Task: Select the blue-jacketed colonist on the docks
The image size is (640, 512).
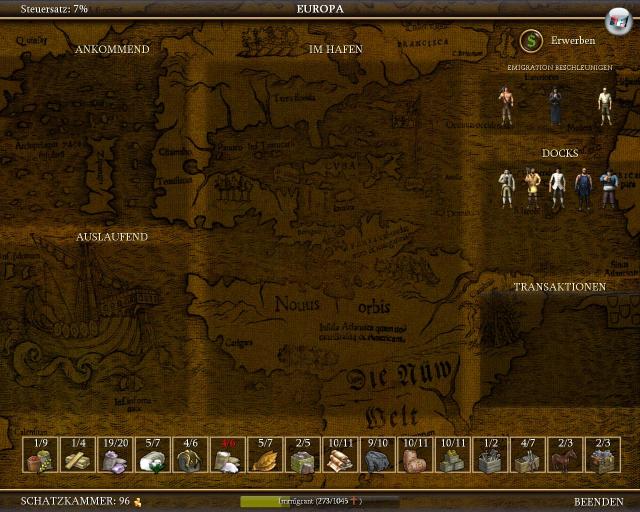Action: point(608,189)
